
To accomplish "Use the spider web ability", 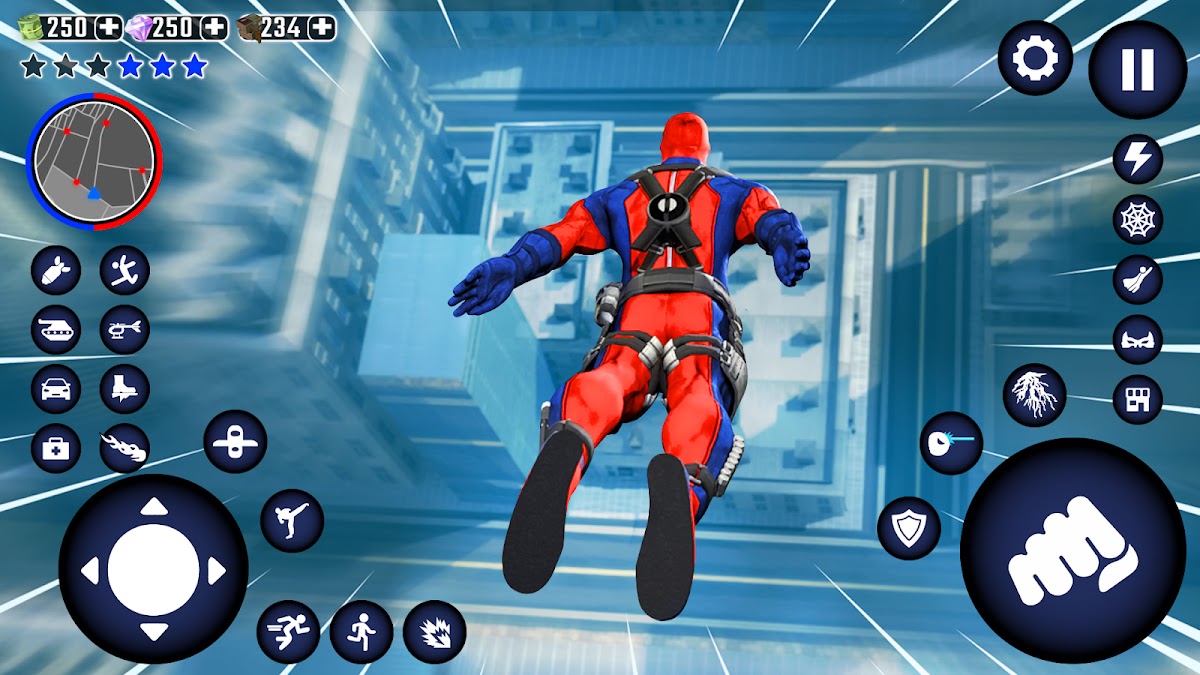I will (1138, 219).
